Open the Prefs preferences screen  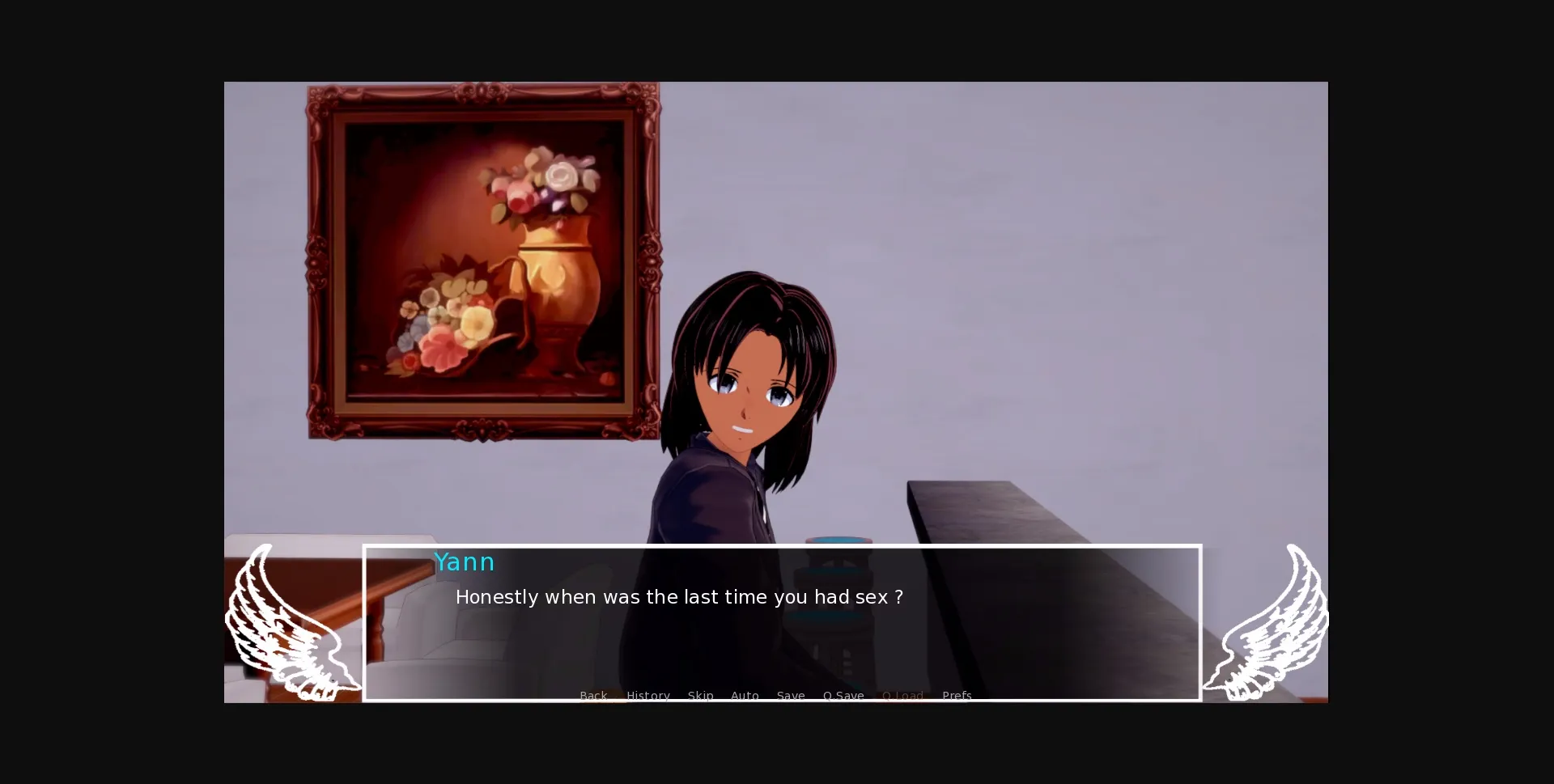click(x=957, y=696)
